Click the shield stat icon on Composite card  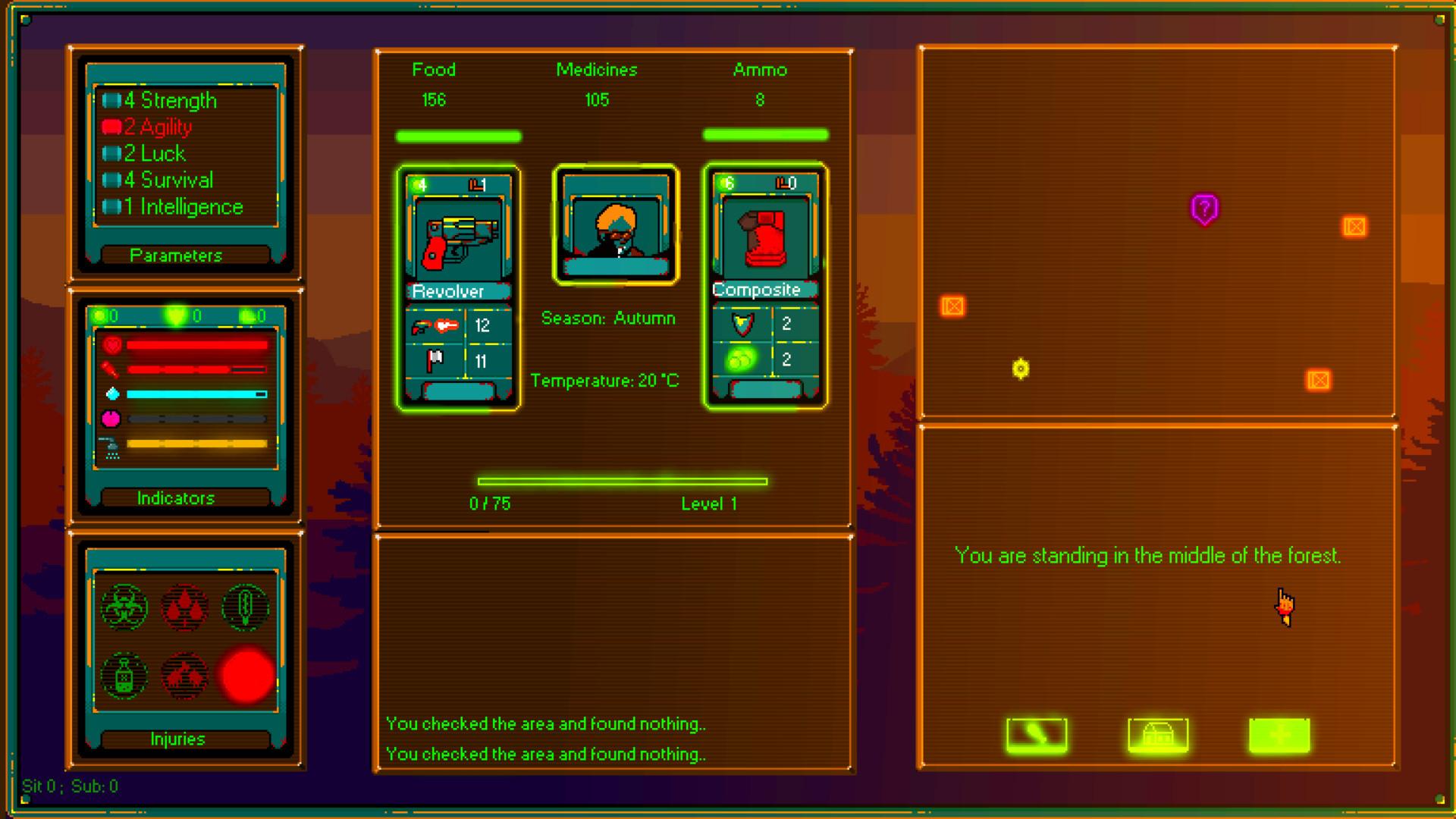coord(744,324)
